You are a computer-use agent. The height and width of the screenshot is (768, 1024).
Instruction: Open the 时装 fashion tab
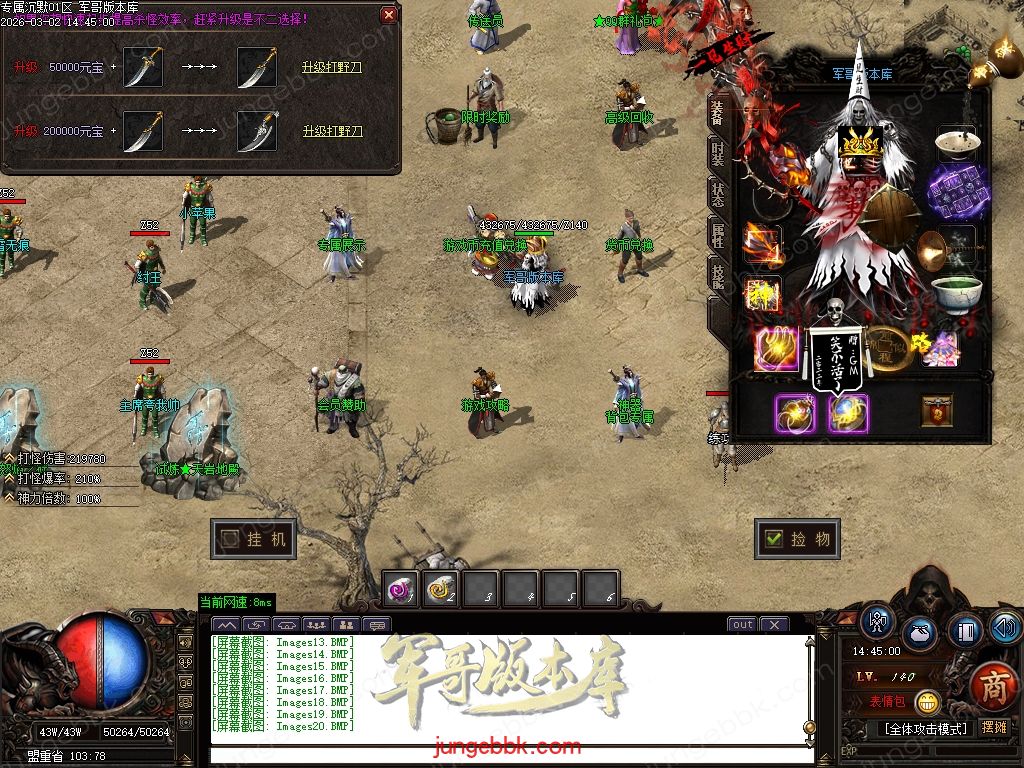coord(717,153)
